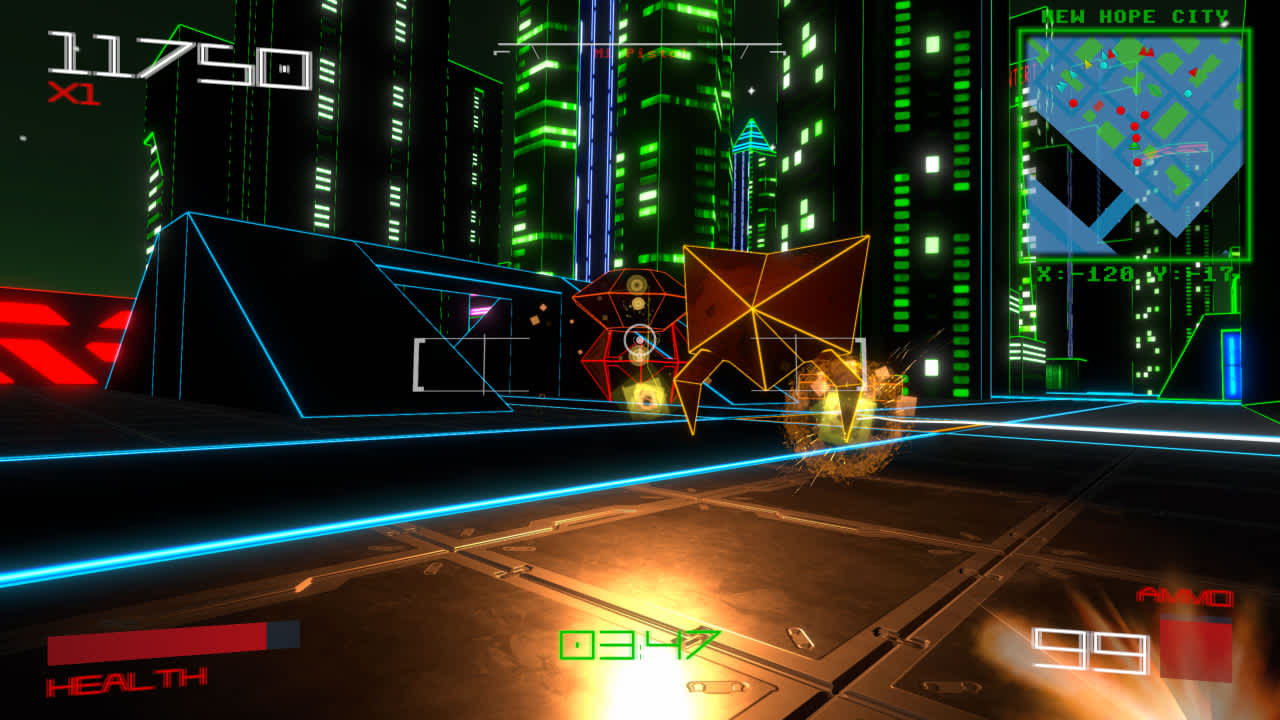Image resolution: width=1280 pixels, height=720 pixels.
Task: Click the red triangle icon on the minimap
Action: coord(1192,71)
